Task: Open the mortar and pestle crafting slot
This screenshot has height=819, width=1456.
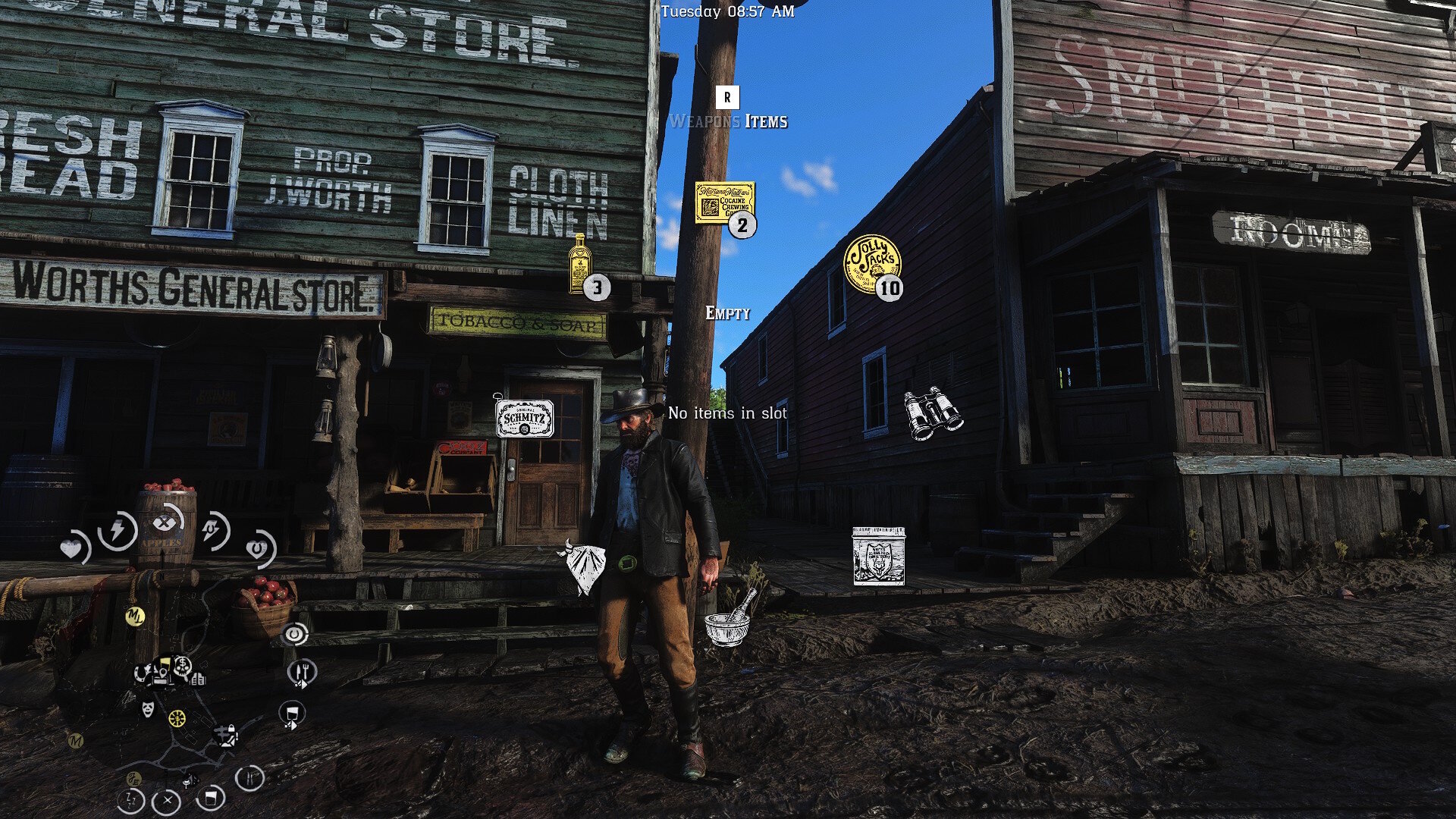Action: pyautogui.click(x=728, y=620)
